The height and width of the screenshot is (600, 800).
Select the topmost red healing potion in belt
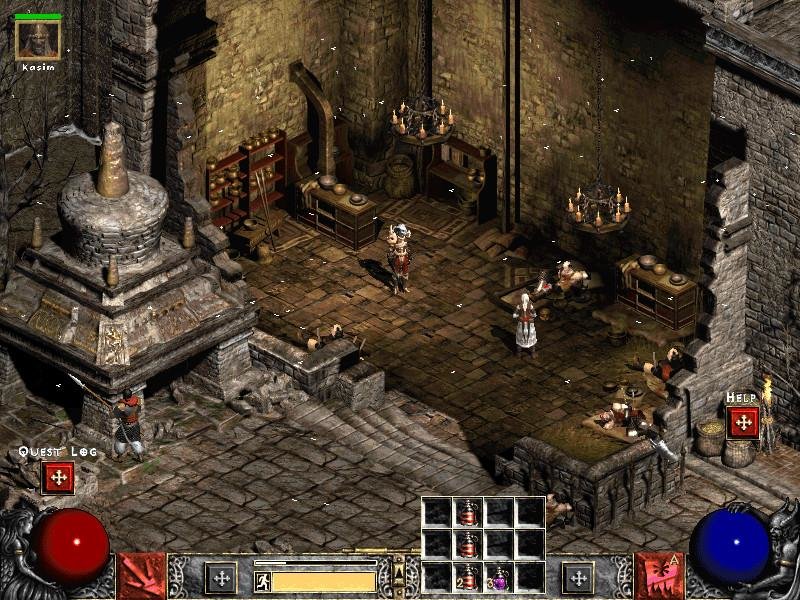(x=467, y=512)
